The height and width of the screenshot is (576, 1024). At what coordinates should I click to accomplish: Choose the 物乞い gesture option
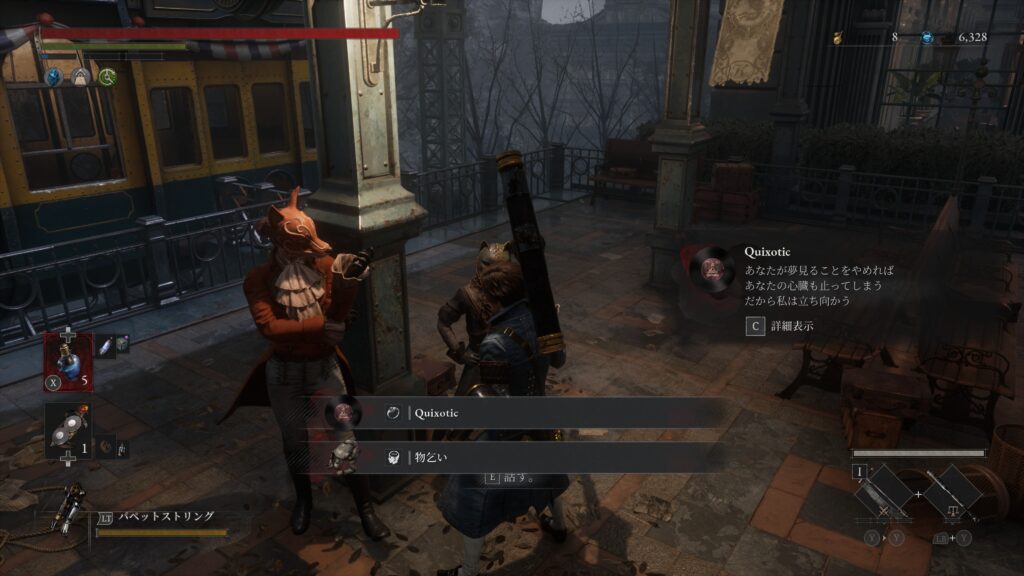click(x=520, y=457)
